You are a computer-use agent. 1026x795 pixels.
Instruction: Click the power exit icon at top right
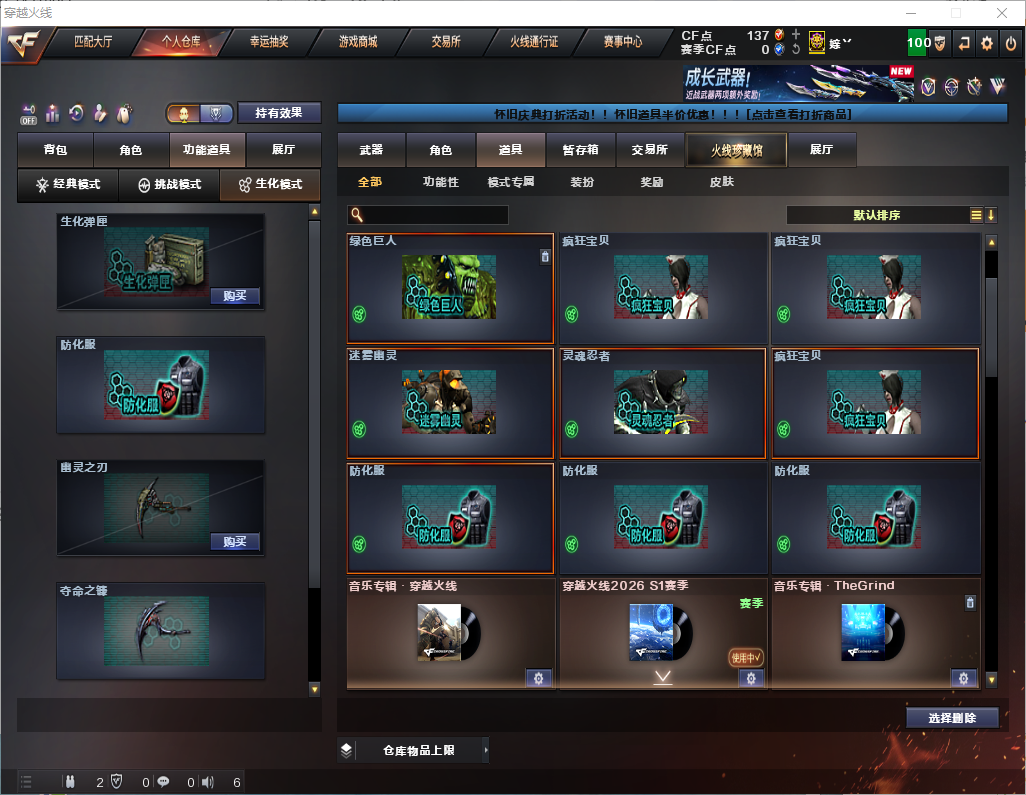click(1011, 43)
